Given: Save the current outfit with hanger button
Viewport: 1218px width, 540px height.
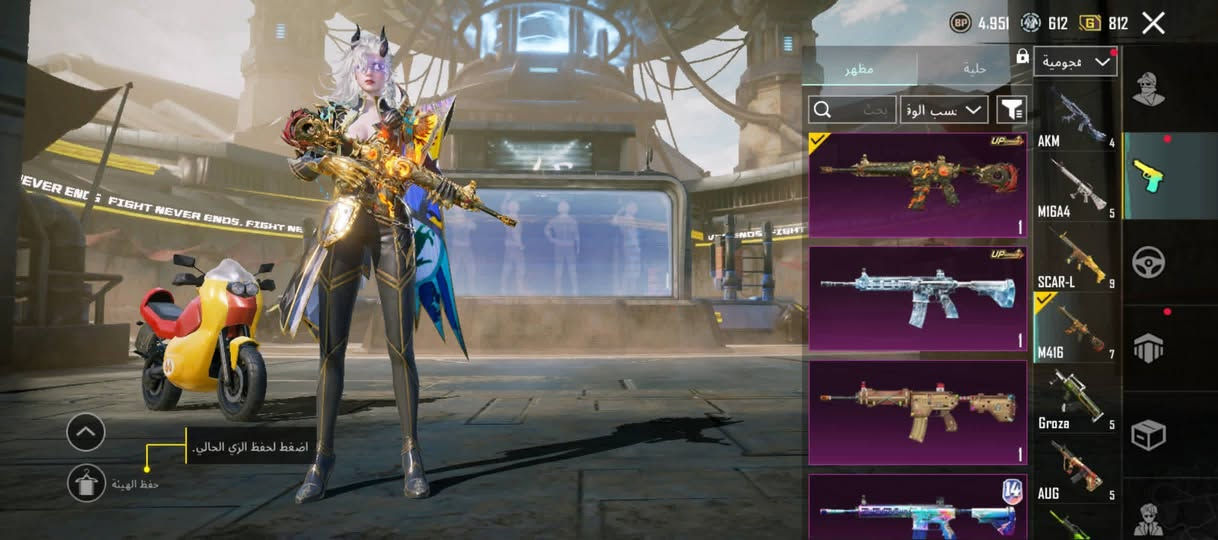Looking at the screenshot, I should [86, 483].
